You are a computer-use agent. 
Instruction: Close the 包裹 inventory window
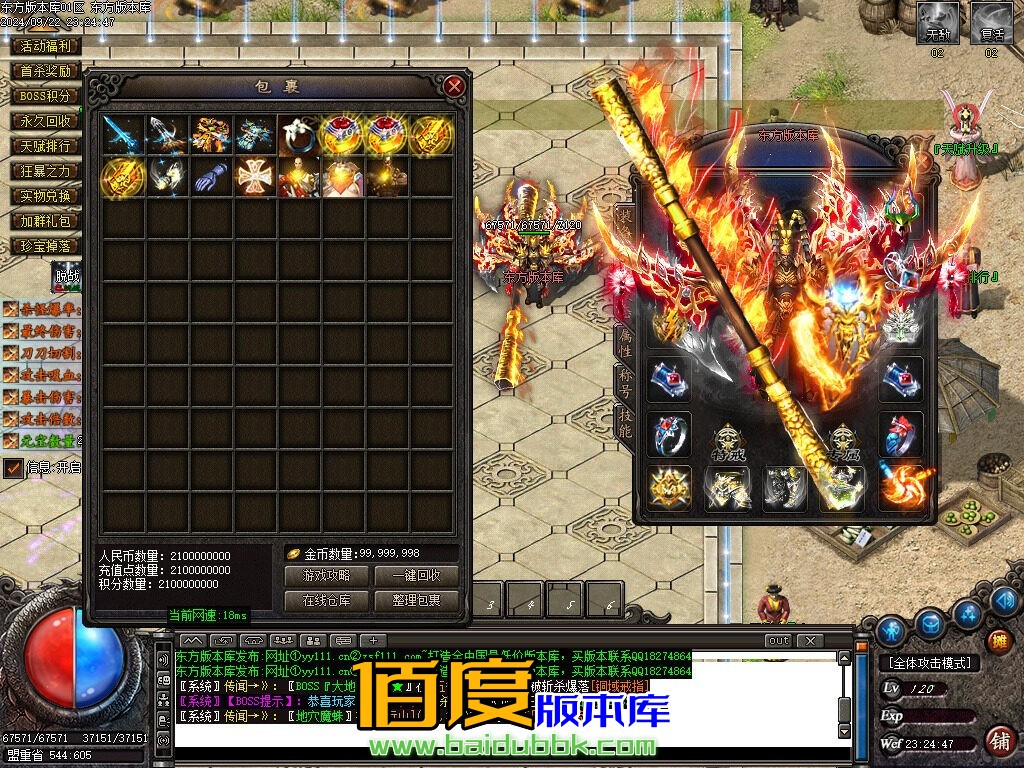tap(455, 86)
